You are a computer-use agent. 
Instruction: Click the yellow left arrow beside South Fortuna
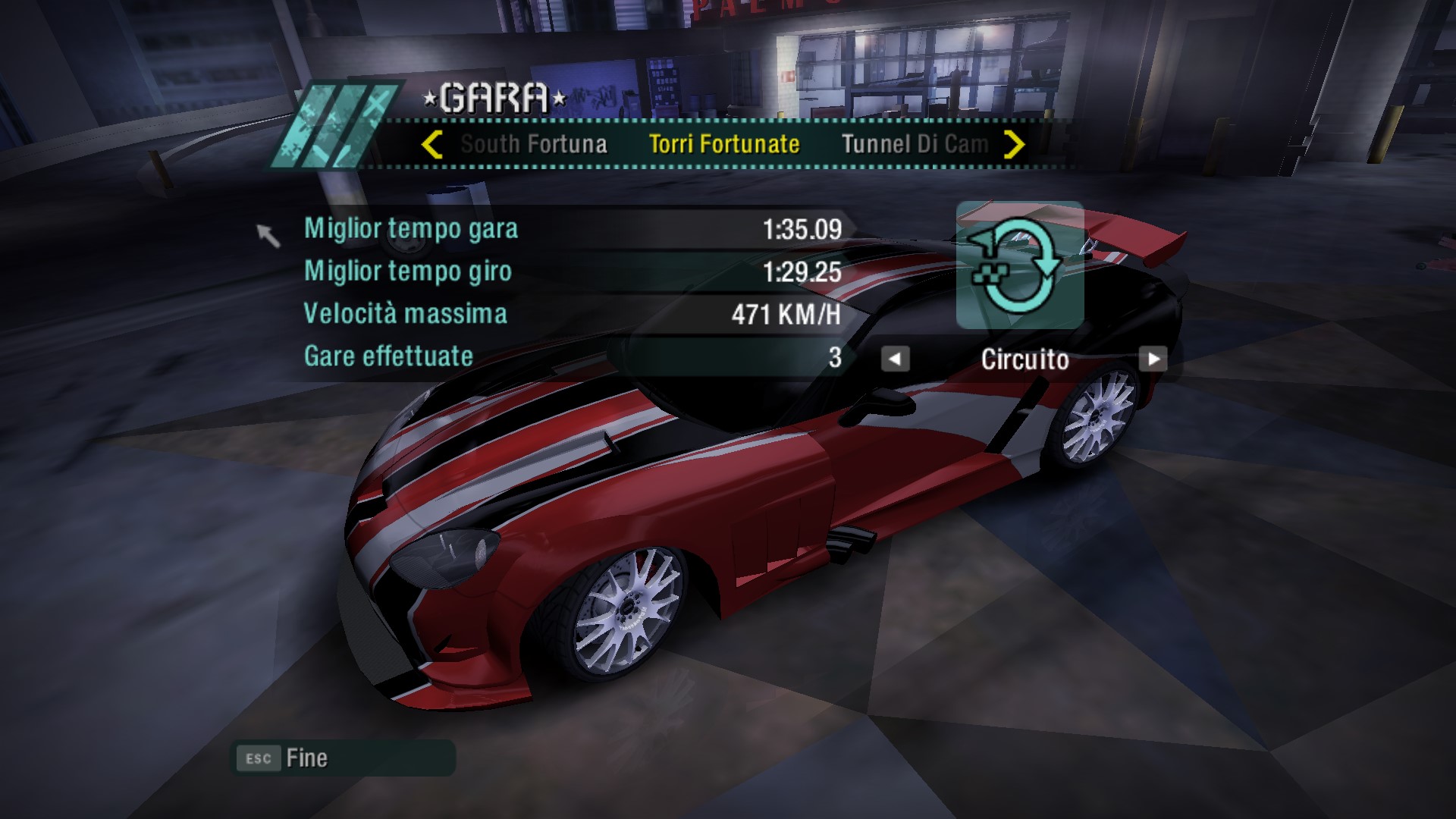pyautogui.click(x=431, y=144)
